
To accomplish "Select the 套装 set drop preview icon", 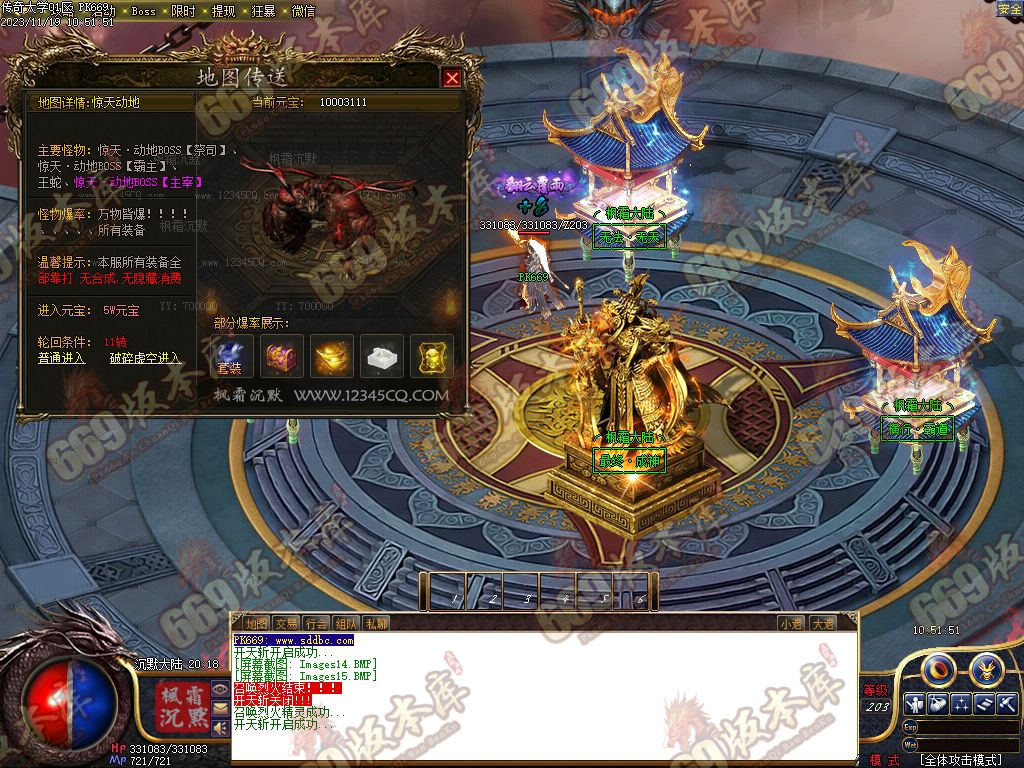I will pyautogui.click(x=231, y=357).
